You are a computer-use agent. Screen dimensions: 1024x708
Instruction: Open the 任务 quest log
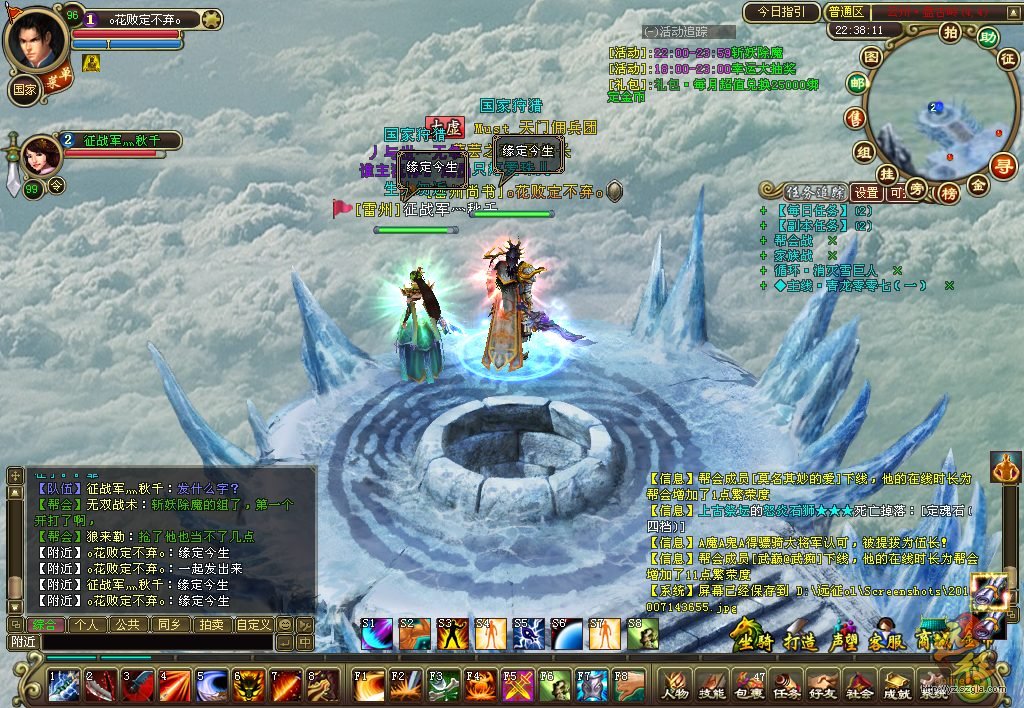tap(785, 686)
